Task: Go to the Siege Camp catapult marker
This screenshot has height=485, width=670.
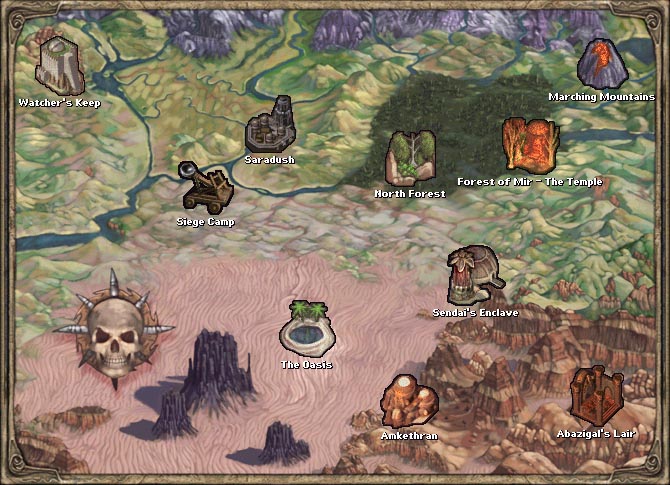Action: 204,187
